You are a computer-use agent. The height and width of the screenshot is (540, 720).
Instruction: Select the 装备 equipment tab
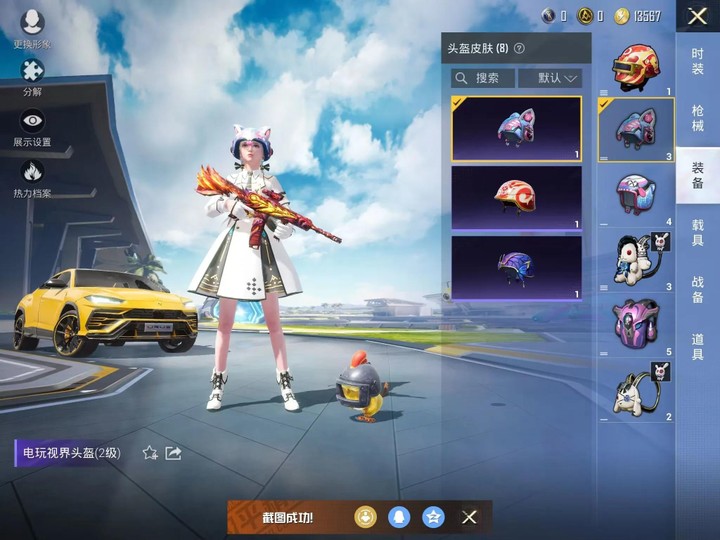[x=698, y=174]
